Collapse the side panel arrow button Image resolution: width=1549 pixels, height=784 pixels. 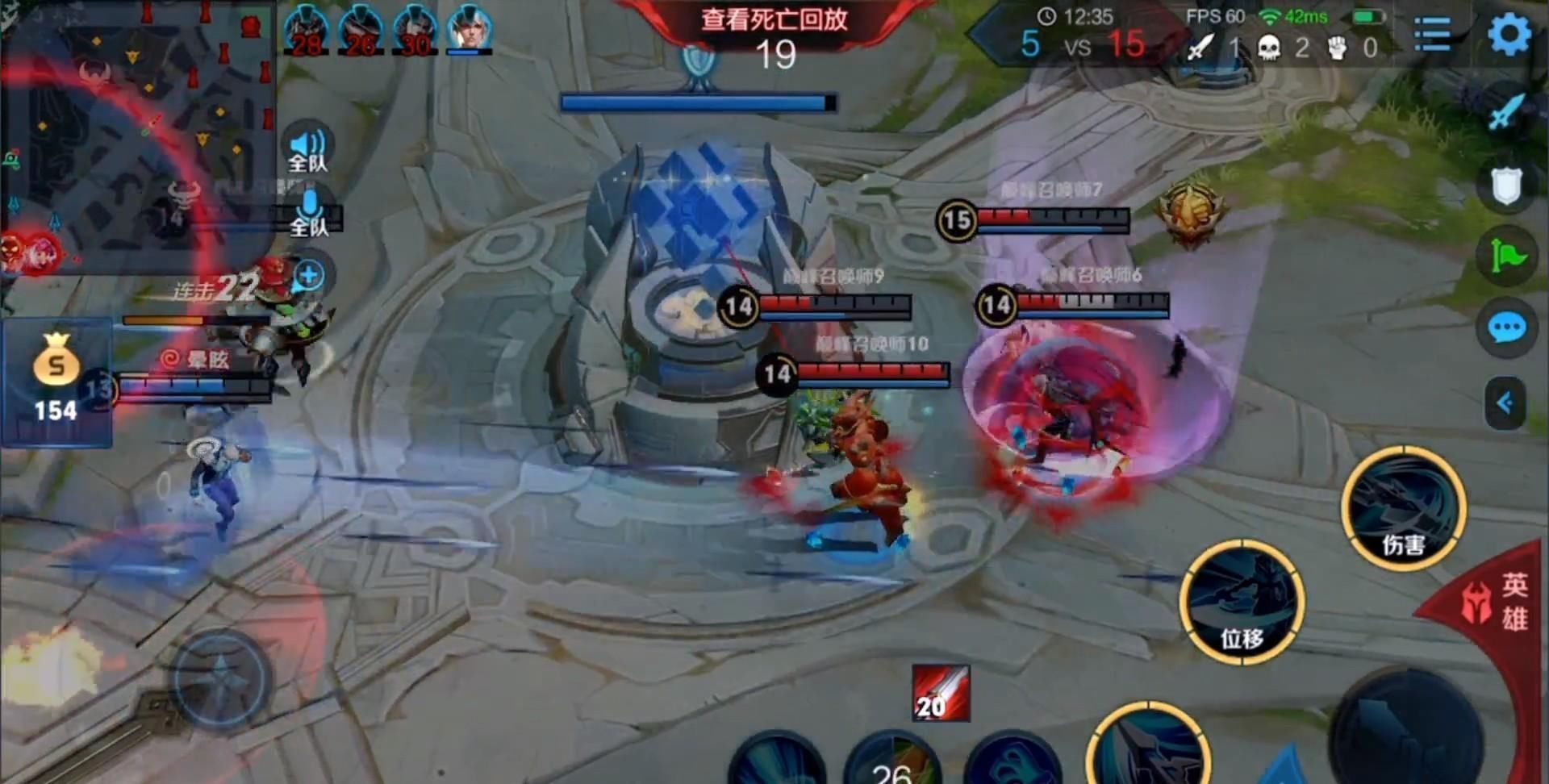tap(1505, 402)
